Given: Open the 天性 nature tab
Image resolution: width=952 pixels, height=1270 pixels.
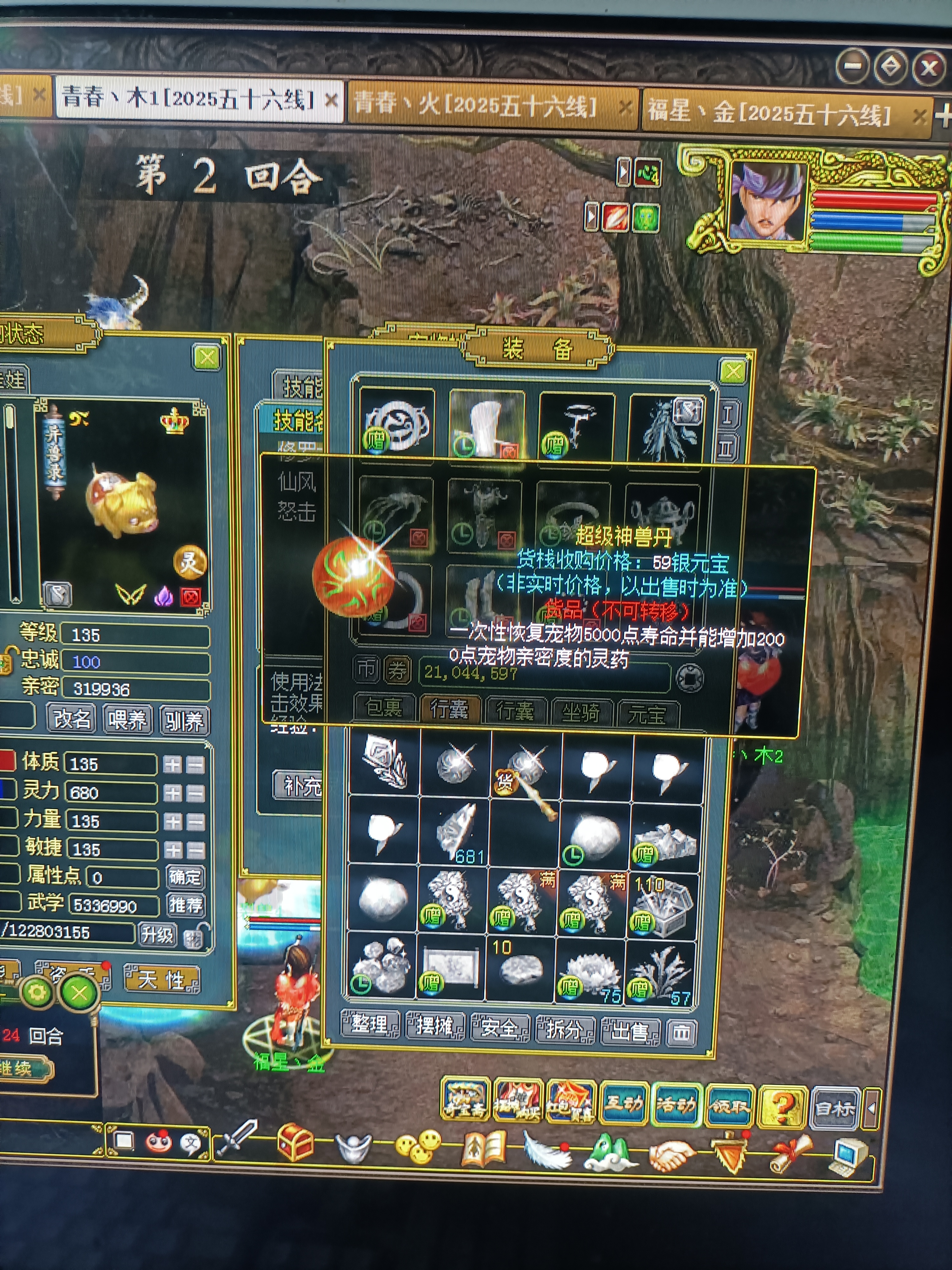Looking at the screenshot, I should coord(161,979).
